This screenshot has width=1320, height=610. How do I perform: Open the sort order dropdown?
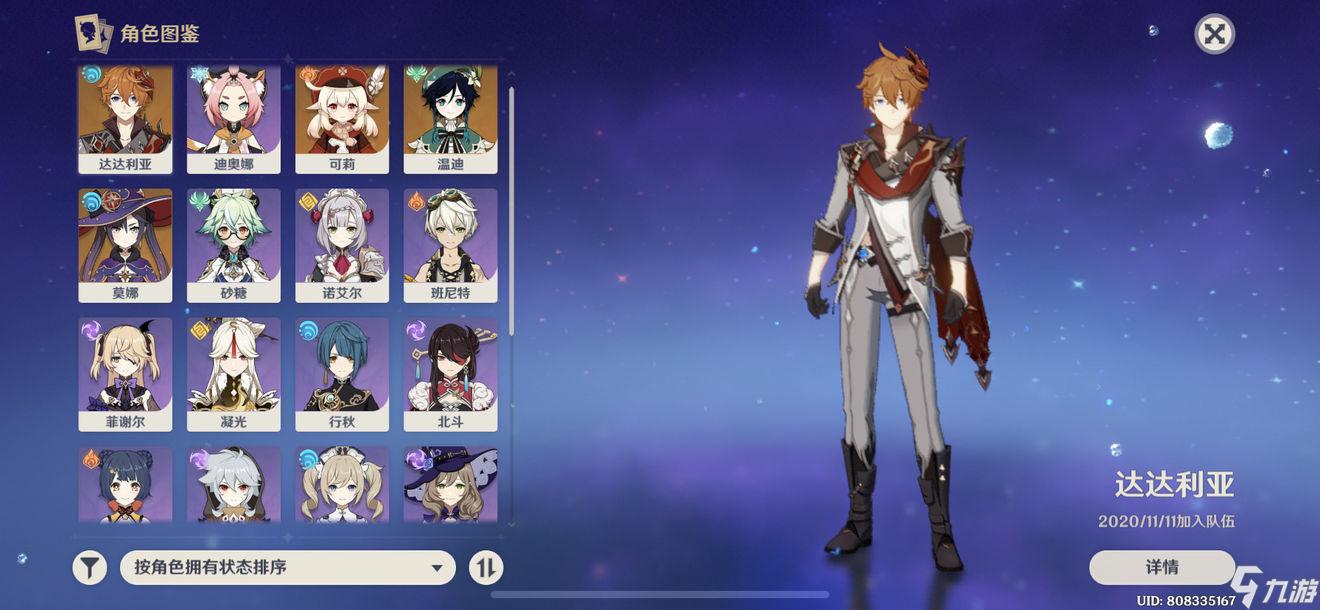288,568
